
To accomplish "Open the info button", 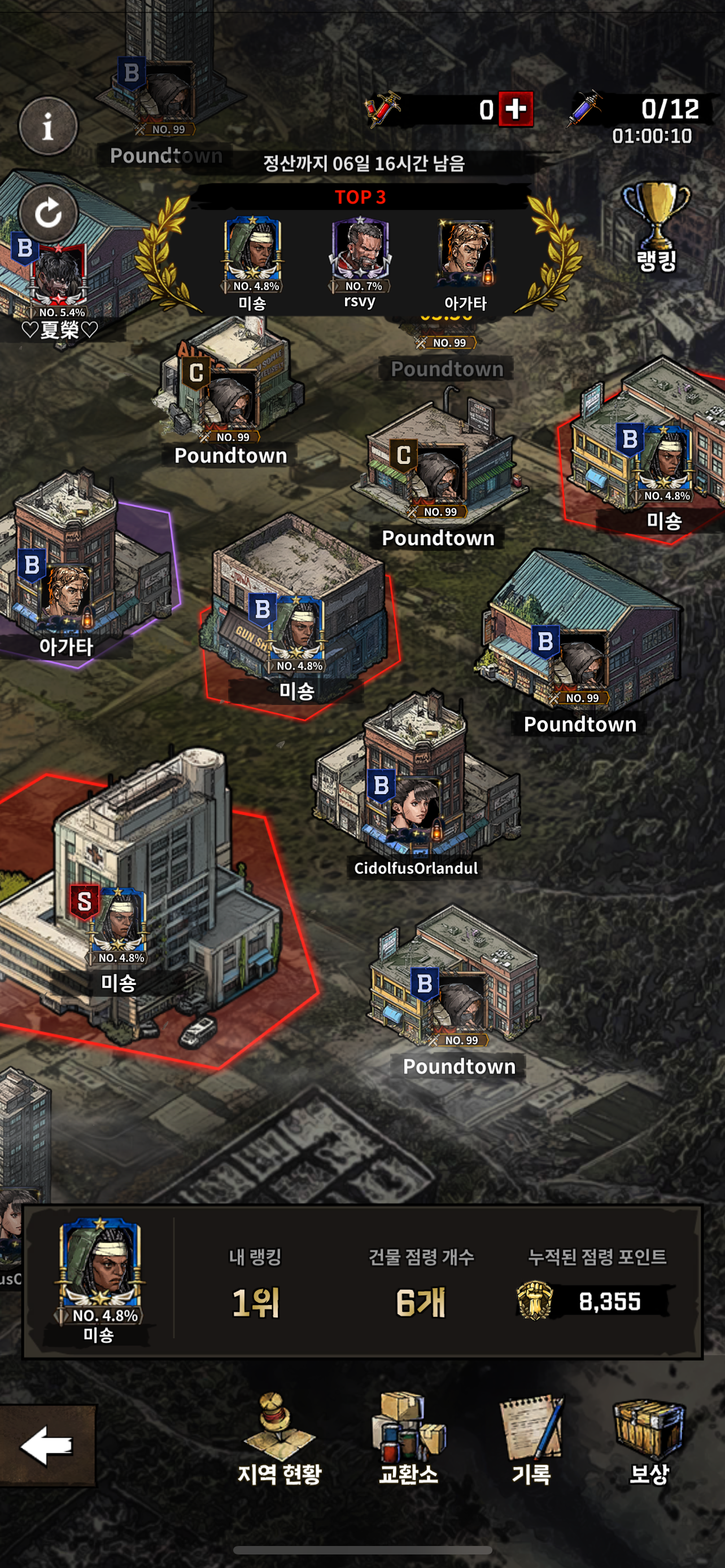I will click(x=48, y=126).
